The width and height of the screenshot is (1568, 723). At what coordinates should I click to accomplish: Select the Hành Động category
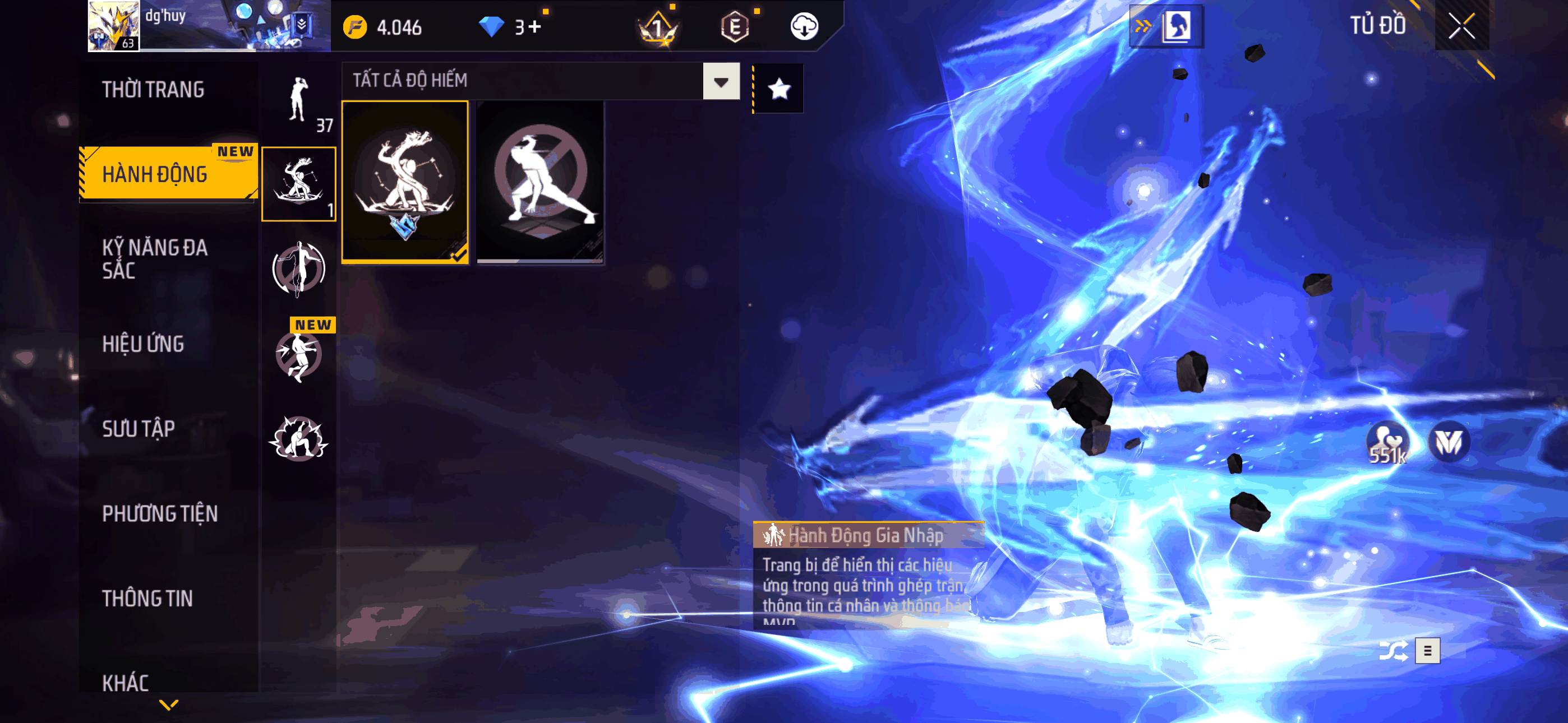[x=155, y=175]
